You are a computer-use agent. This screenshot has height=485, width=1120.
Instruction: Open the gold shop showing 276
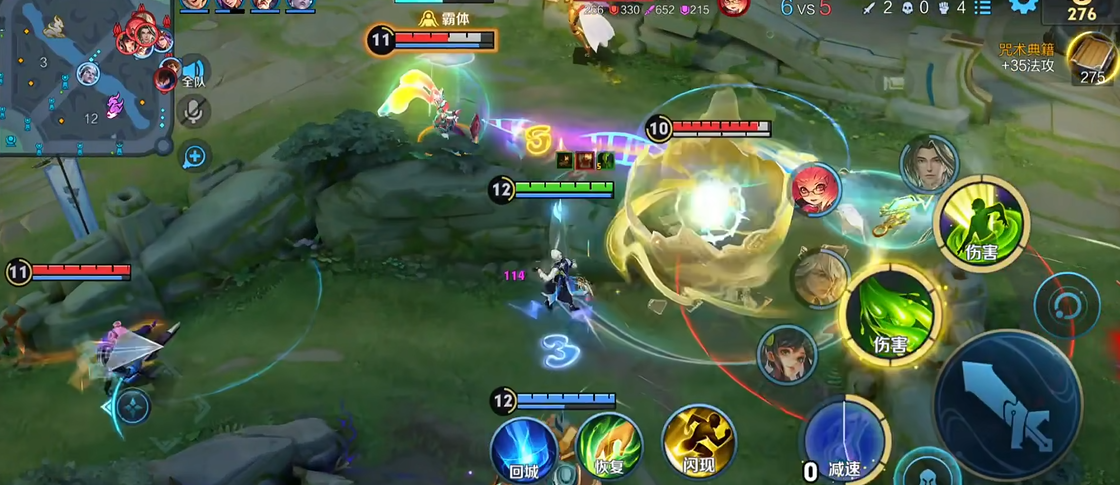(1081, 13)
